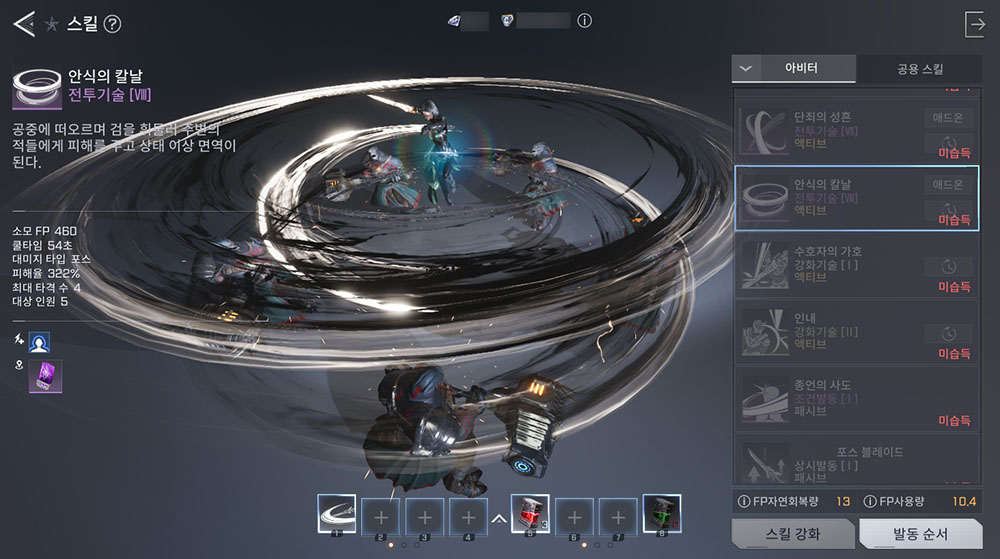Open the skill help question mark
Viewport: 1000px width, 559px height.
click(113, 24)
